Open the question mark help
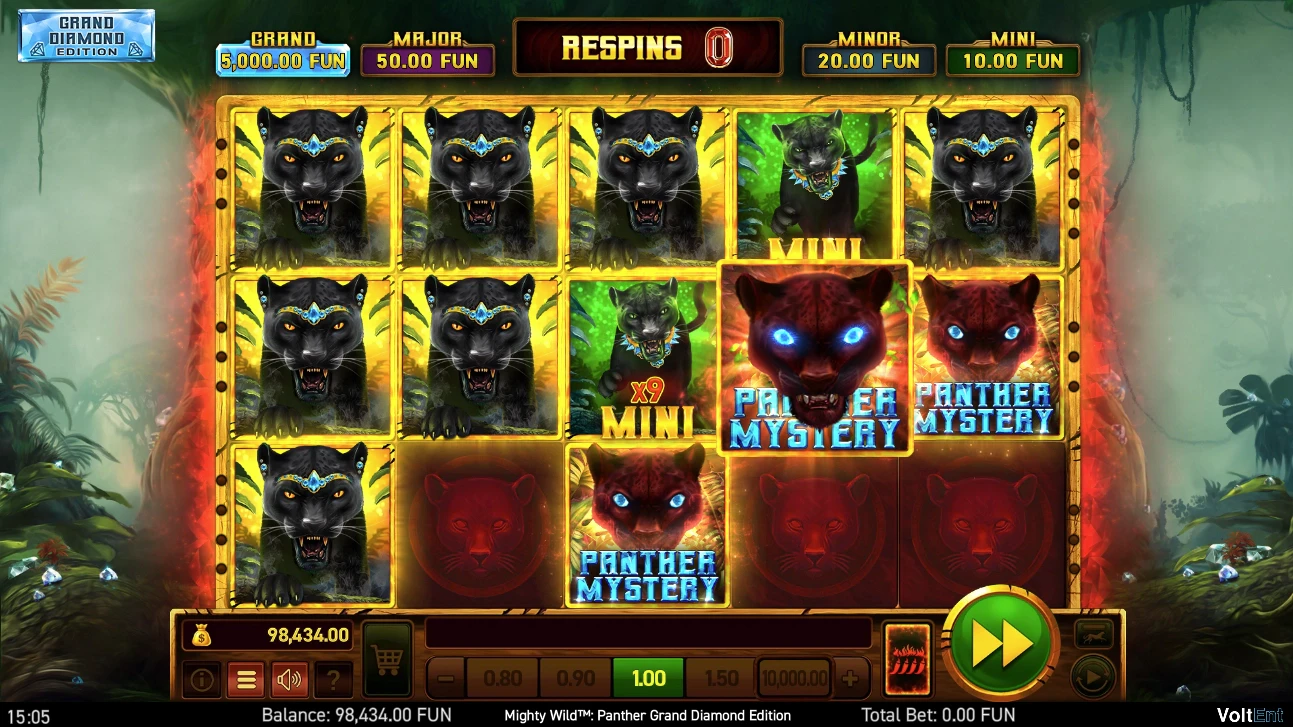 (333, 680)
